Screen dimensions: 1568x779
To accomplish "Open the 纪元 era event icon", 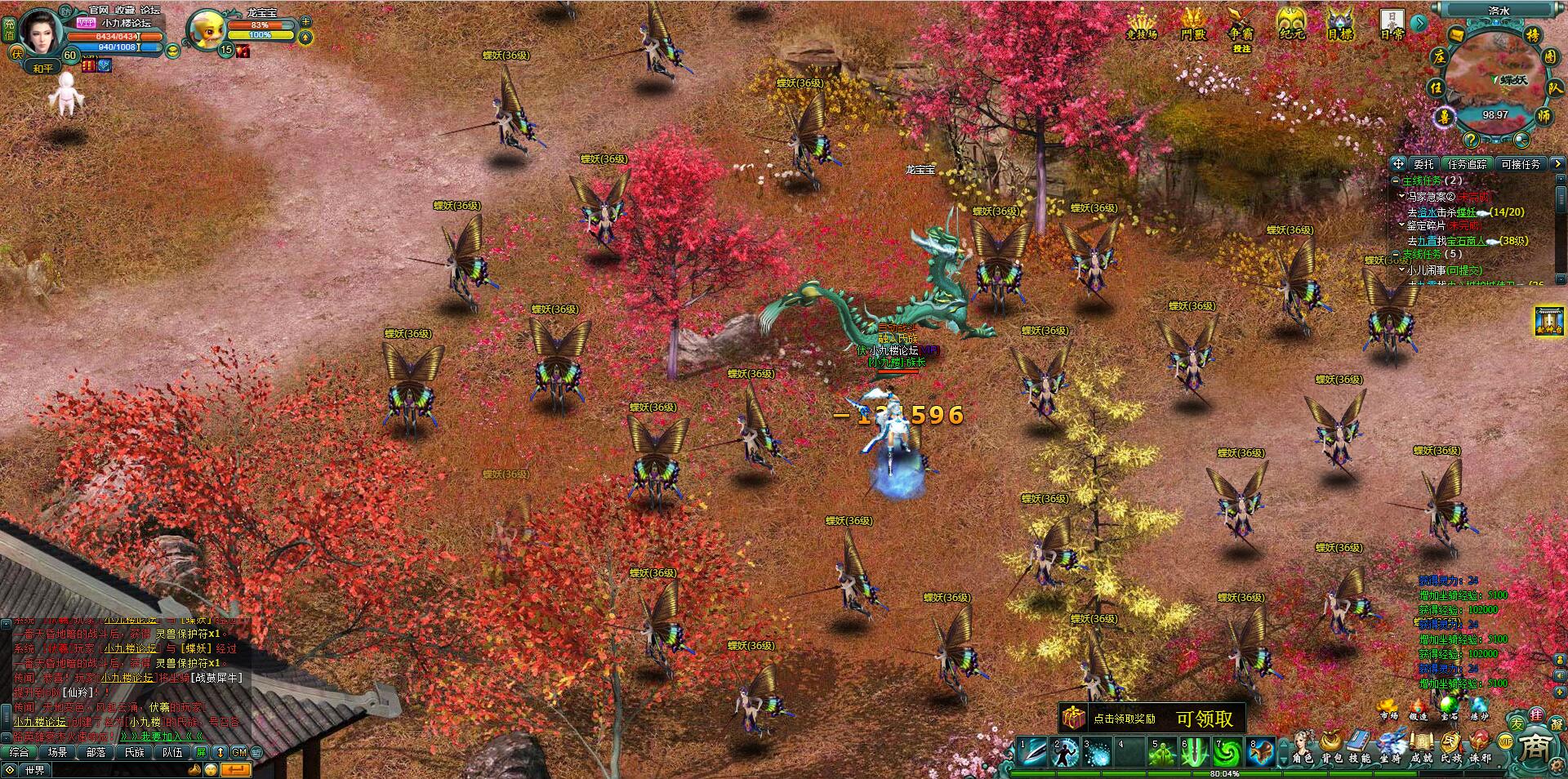I will click(x=1292, y=23).
